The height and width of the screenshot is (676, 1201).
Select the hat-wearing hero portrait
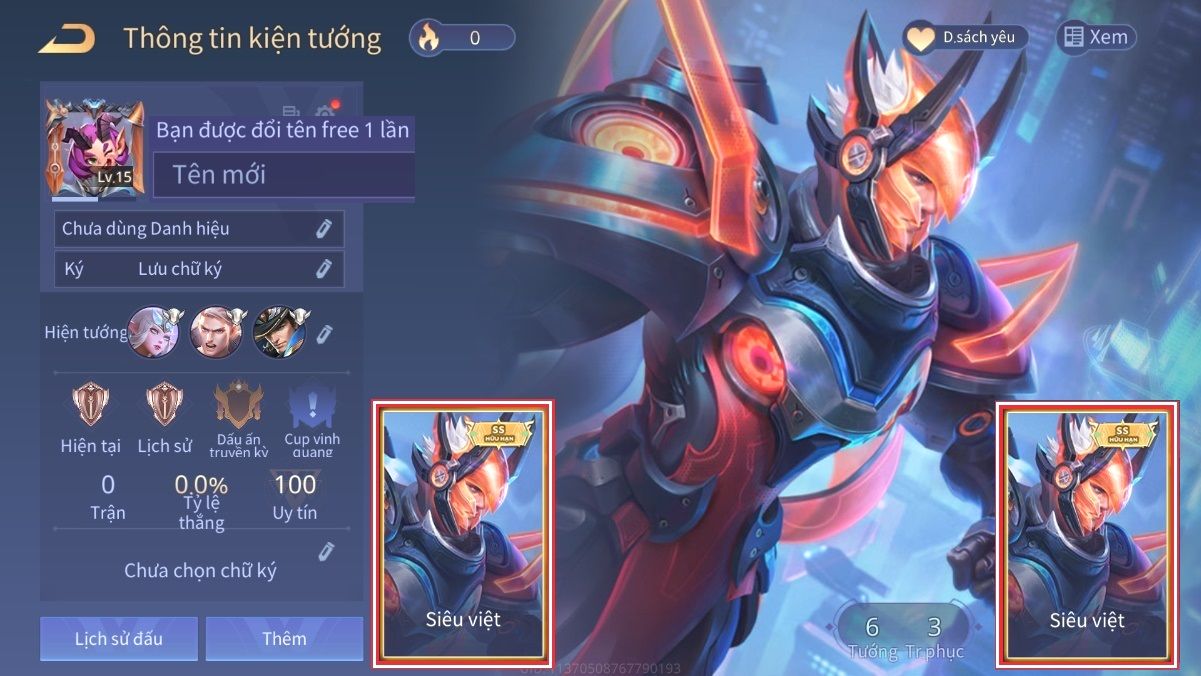click(x=280, y=332)
